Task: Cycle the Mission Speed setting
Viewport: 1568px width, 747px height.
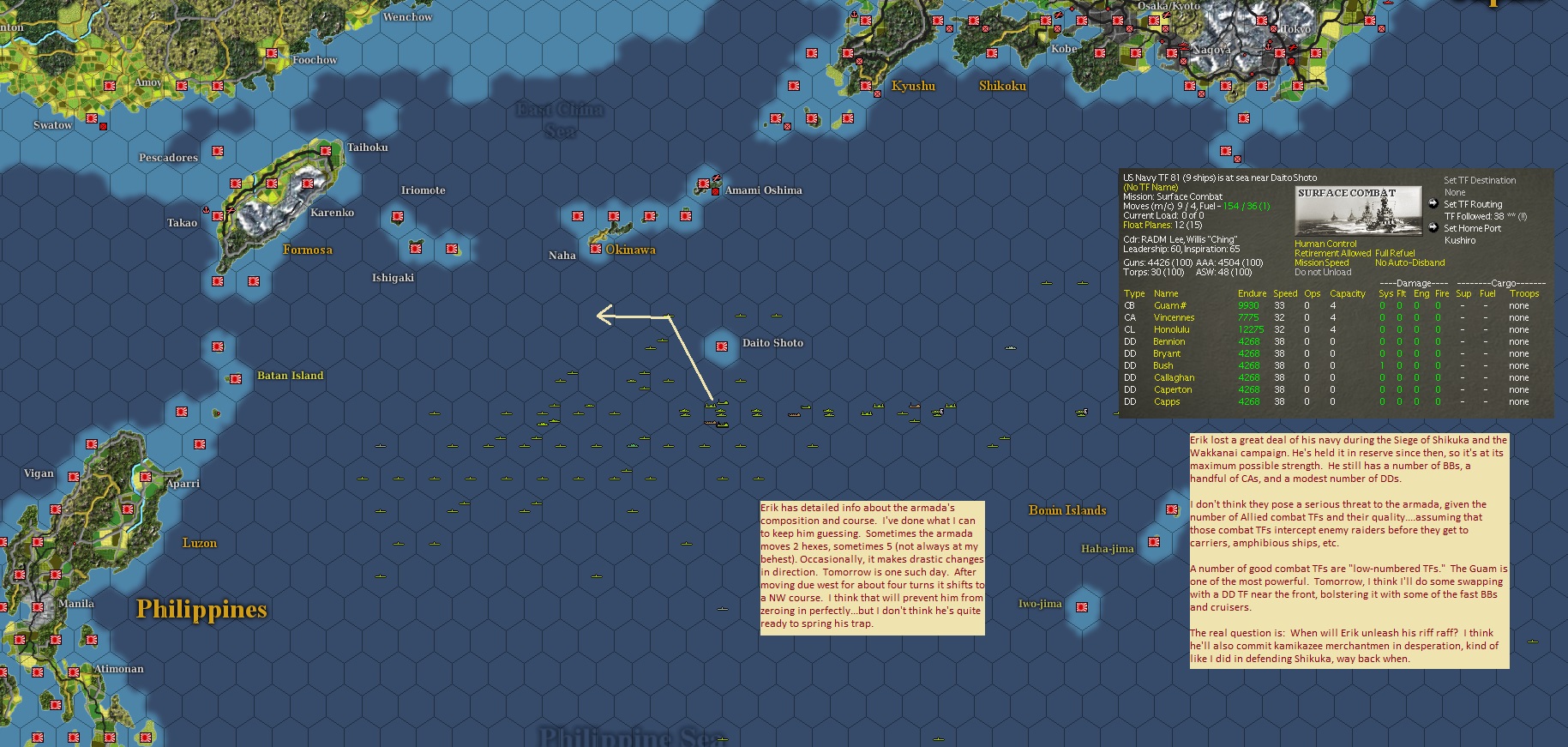Action: (x=1320, y=262)
